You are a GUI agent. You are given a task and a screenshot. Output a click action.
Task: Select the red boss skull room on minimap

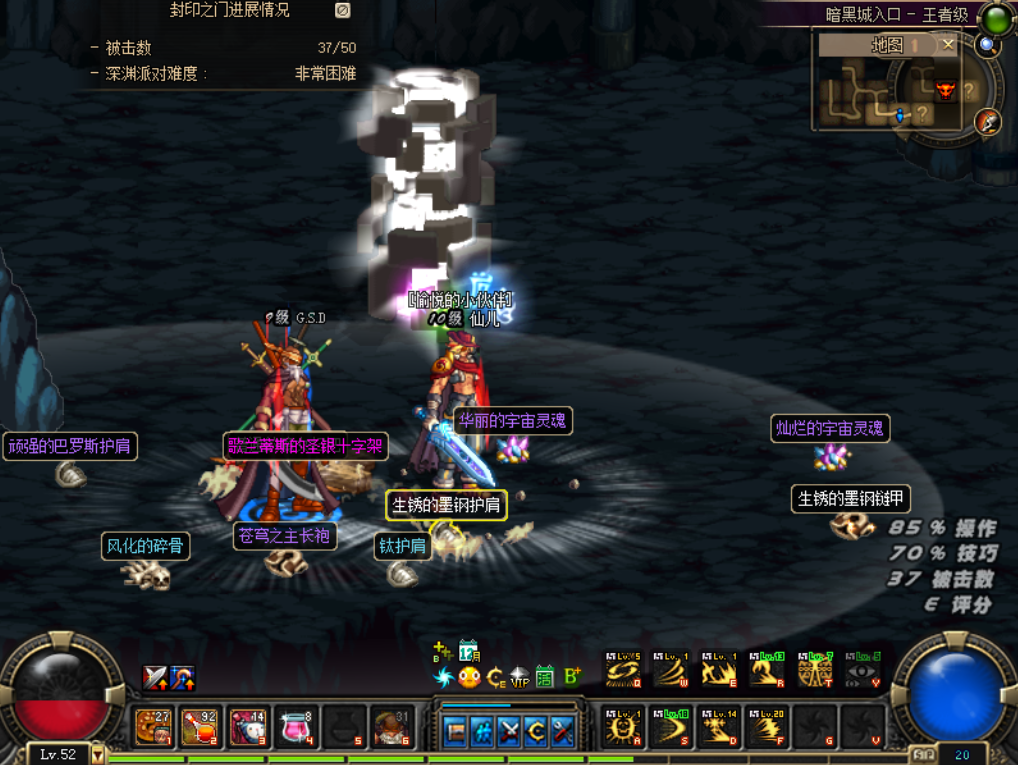(x=946, y=91)
